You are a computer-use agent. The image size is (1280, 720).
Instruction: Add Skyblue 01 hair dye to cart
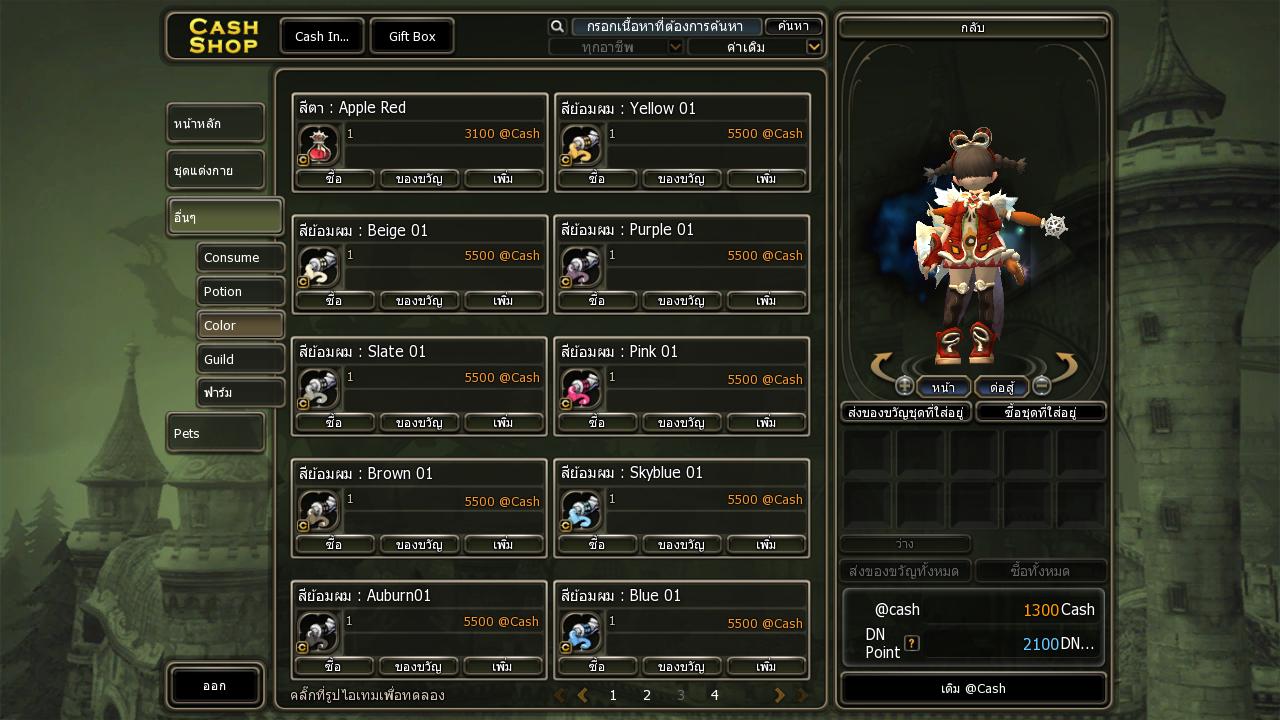766,545
